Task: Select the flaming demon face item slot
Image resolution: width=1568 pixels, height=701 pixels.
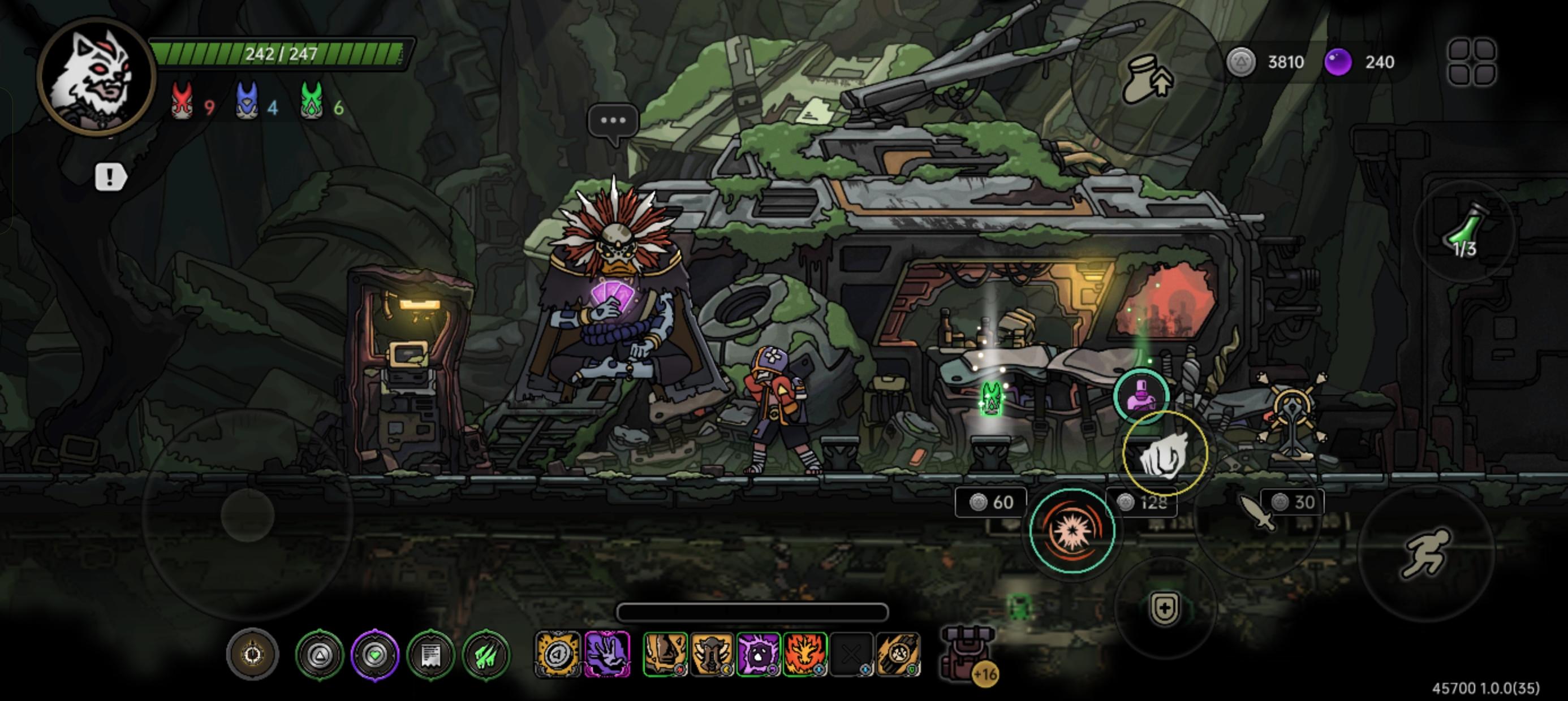Action: click(805, 655)
